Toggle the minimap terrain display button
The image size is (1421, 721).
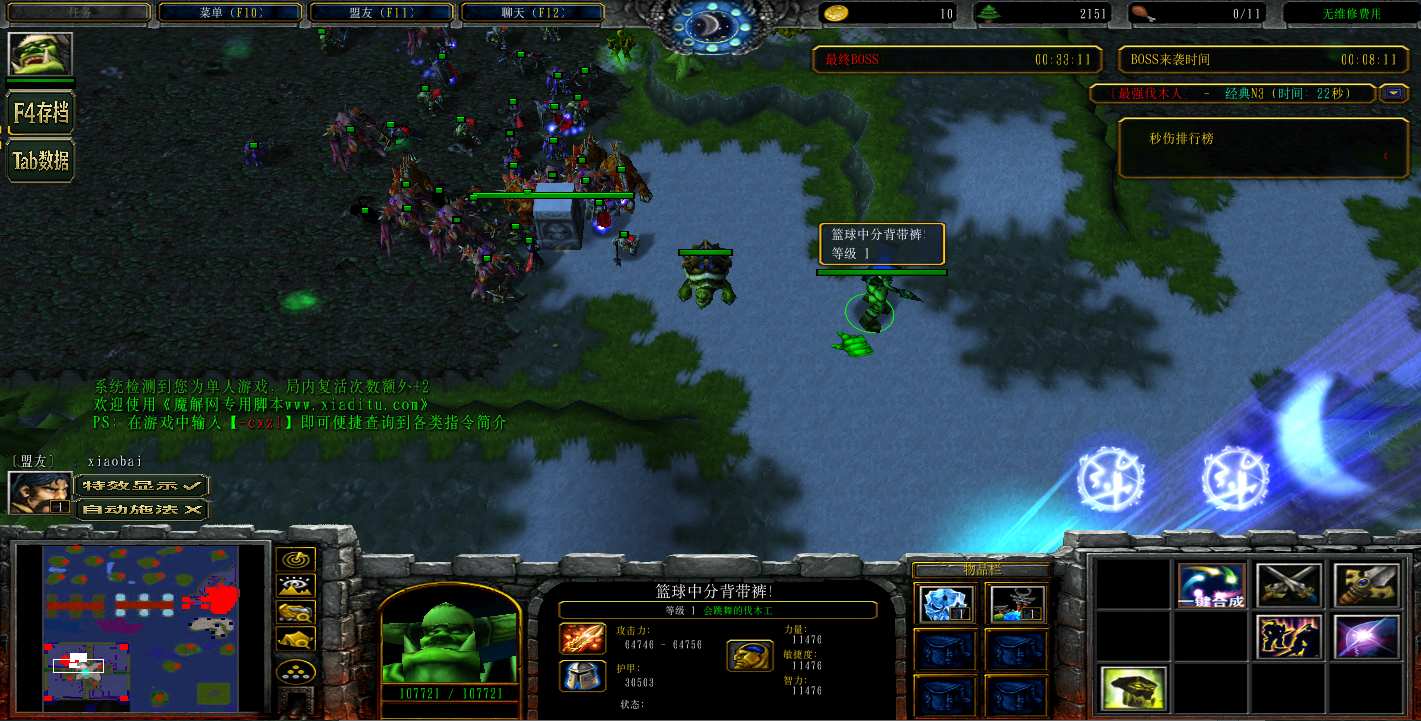click(x=298, y=586)
